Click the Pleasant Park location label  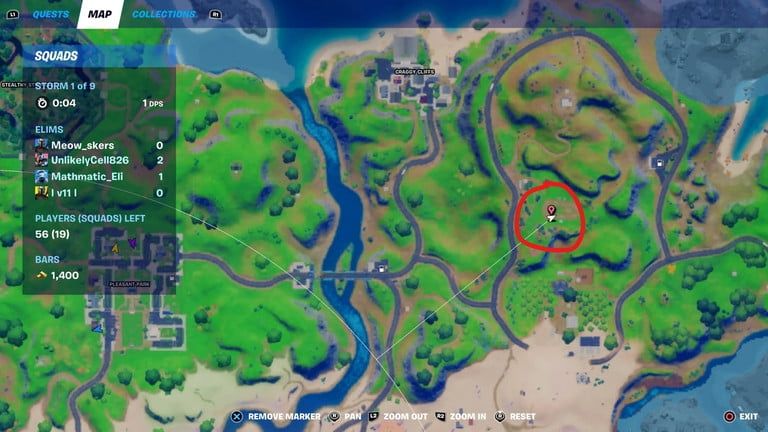pyautogui.click(x=130, y=284)
